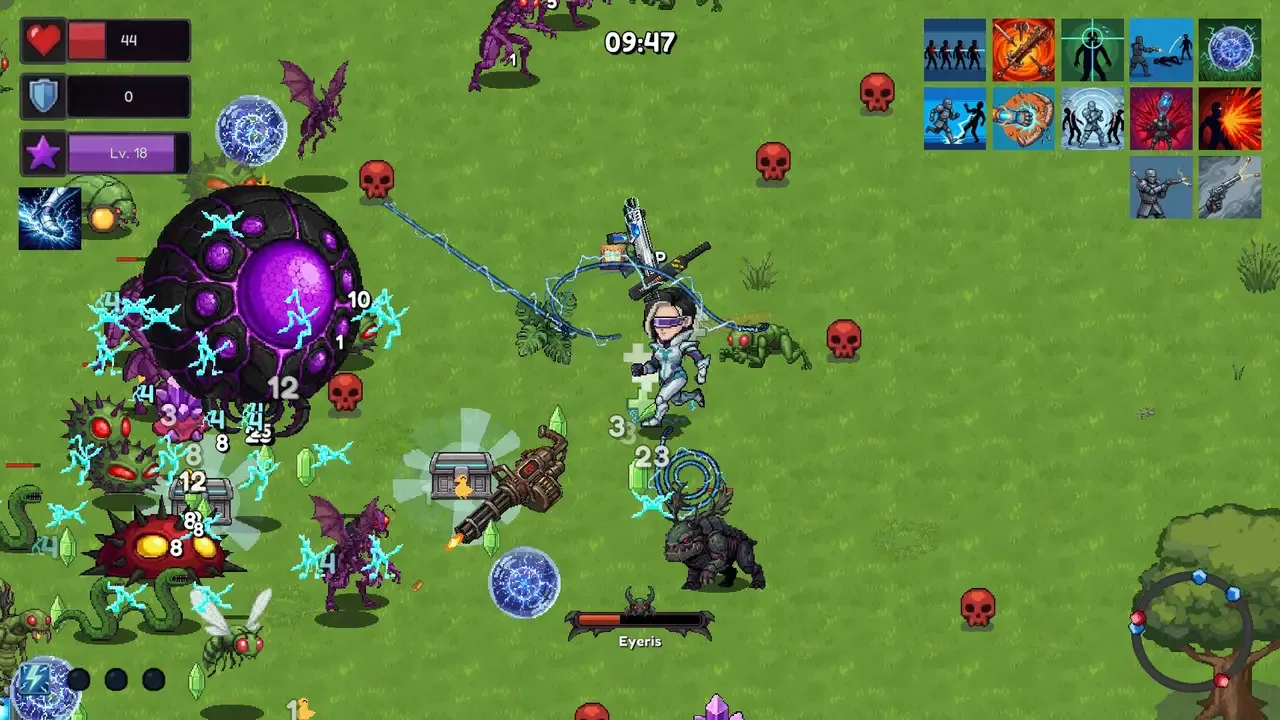The height and width of the screenshot is (720, 1280).
Task: Select the row of red-eyed soldiers upgrade icon
Action: tap(954, 50)
